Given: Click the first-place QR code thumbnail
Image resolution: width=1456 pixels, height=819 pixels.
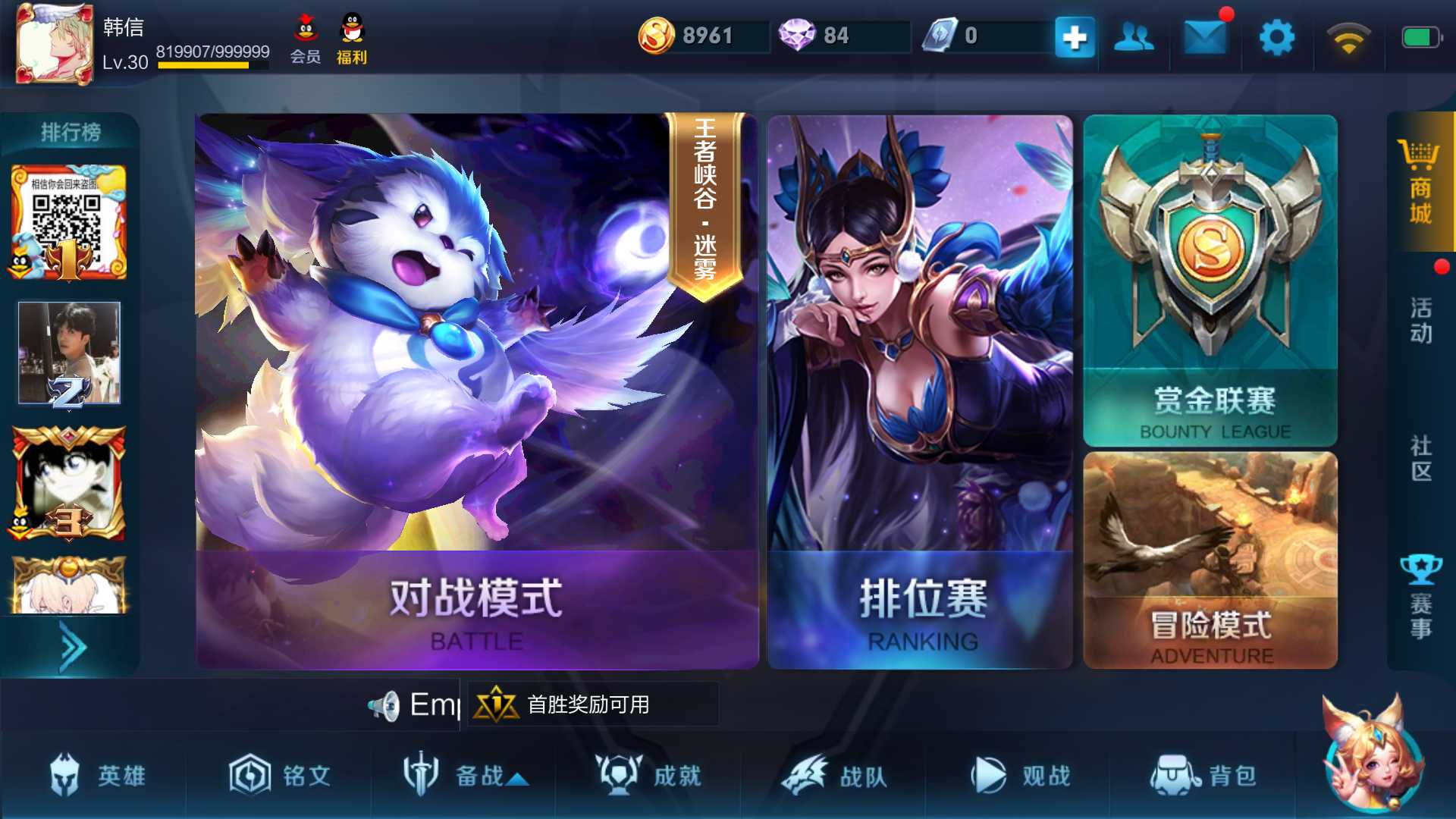Looking at the screenshot, I should click(67, 220).
